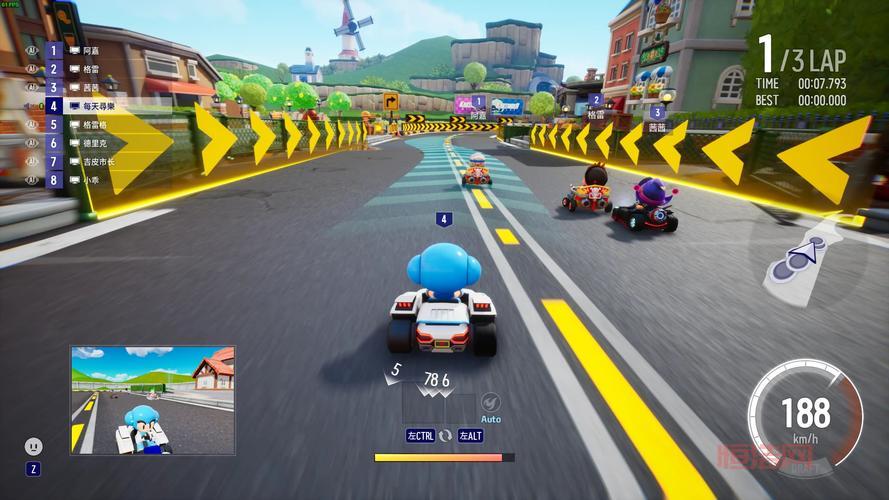Image resolution: width=889 pixels, height=500 pixels.
Task: Select 吉皮市长 in seventh place
Action: (97, 161)
